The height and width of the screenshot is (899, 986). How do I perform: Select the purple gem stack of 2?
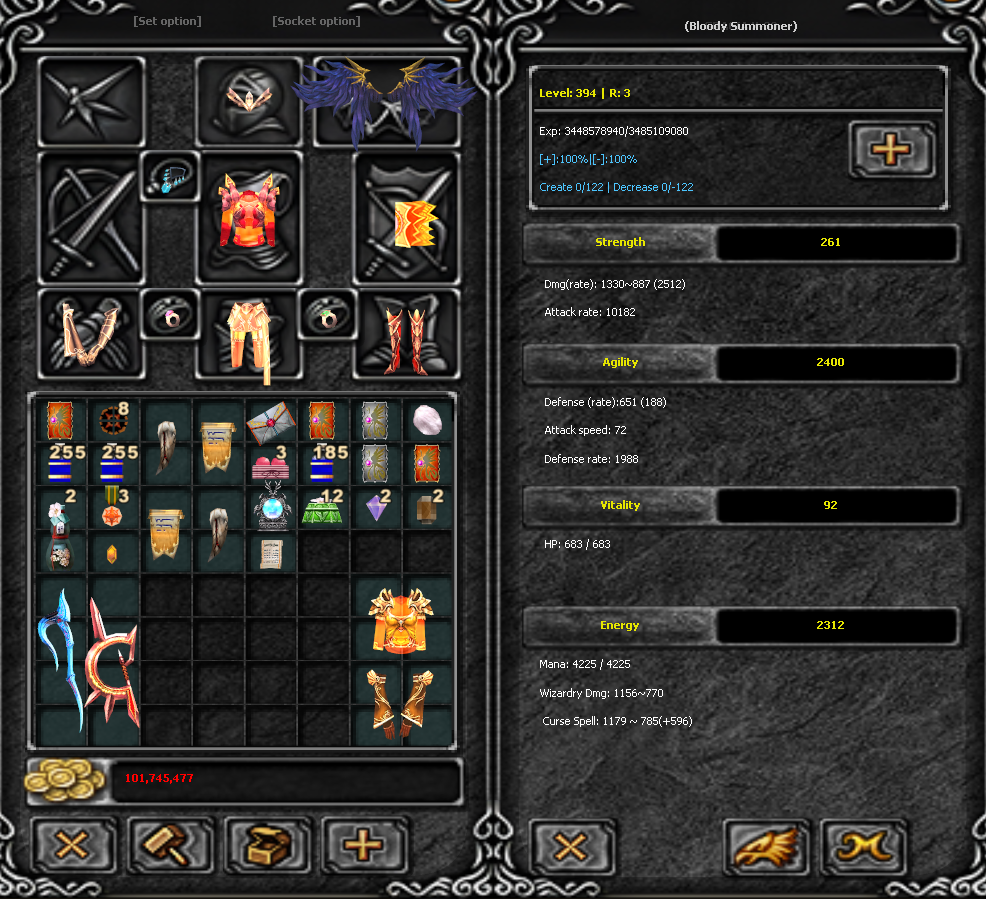tap(378, 508)
